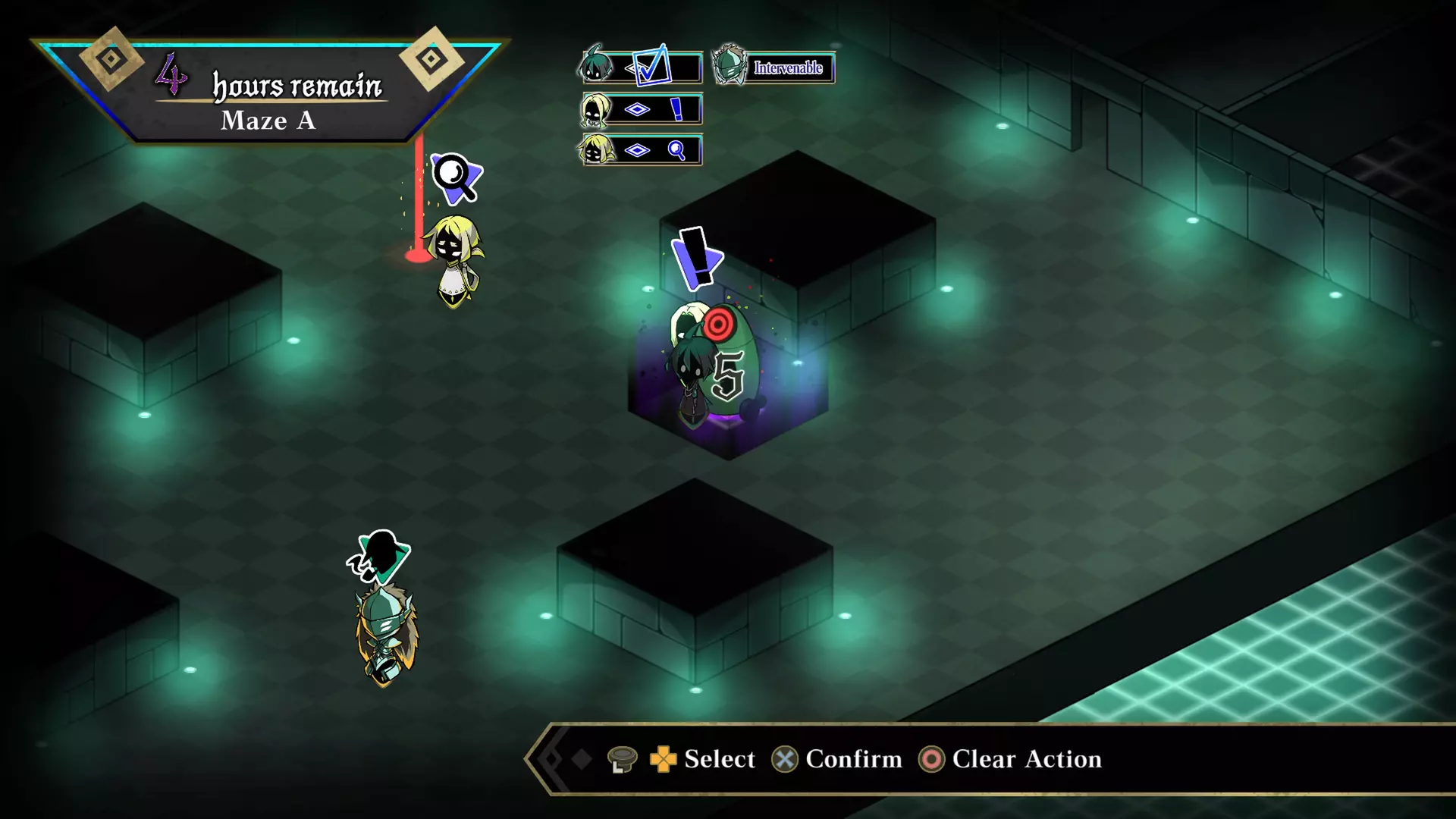Screen dimensions: 1456x819
Task: Select the blonde unit under the magnifying glass marker
Action: [x=455, y=262]
